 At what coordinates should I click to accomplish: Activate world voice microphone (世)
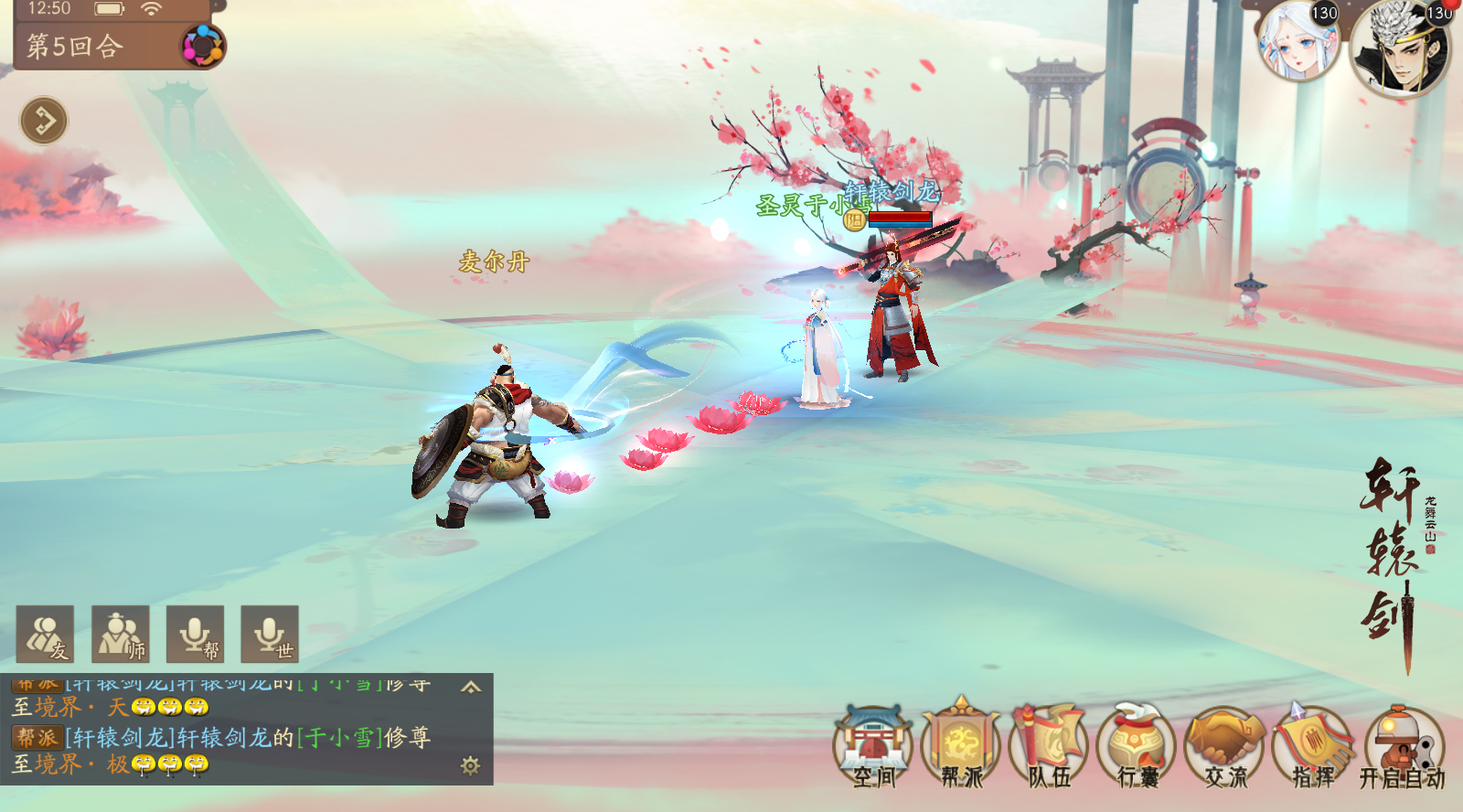coord(270,634)
